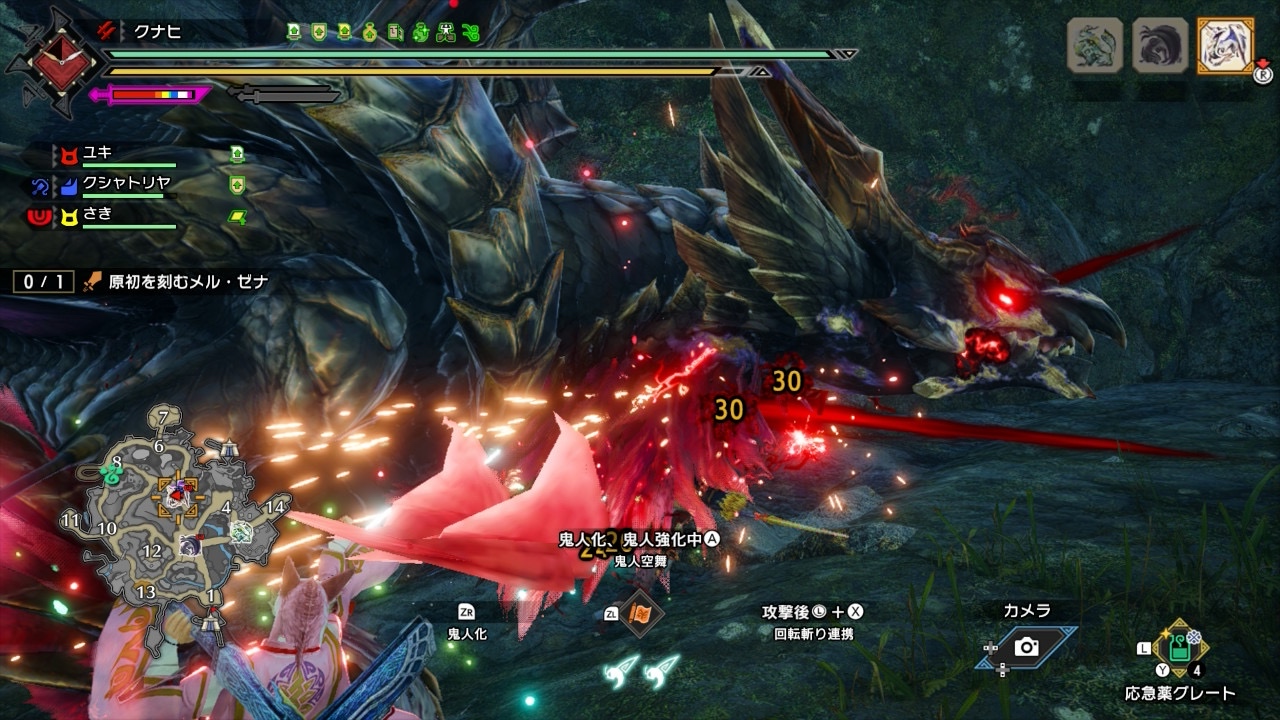Screen dimensions: 1280x720
Task: Select party member ユキ in the list
Action: [98, 153]
